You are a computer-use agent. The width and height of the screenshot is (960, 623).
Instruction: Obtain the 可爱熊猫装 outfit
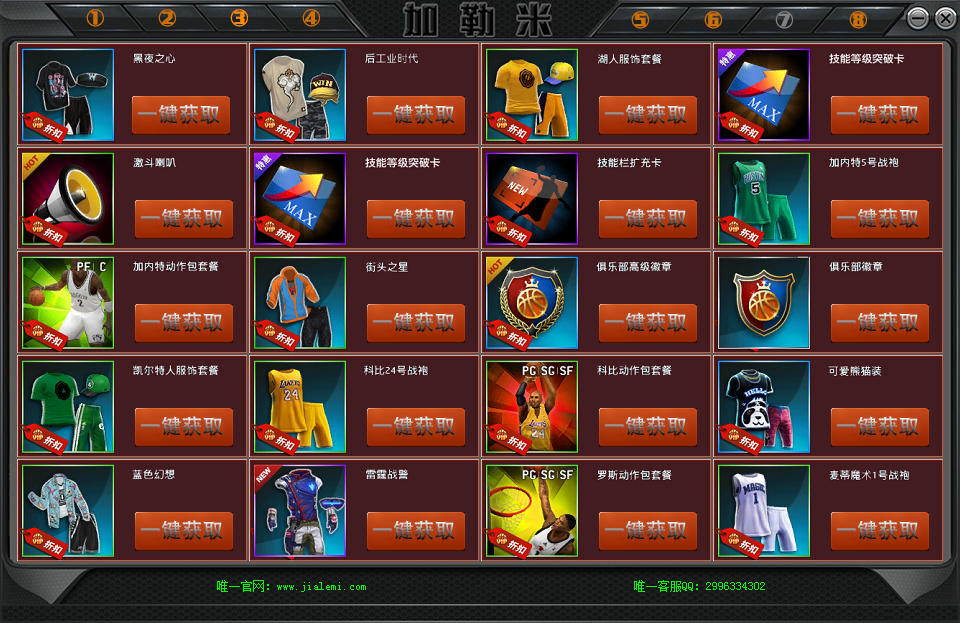(879, 427)
